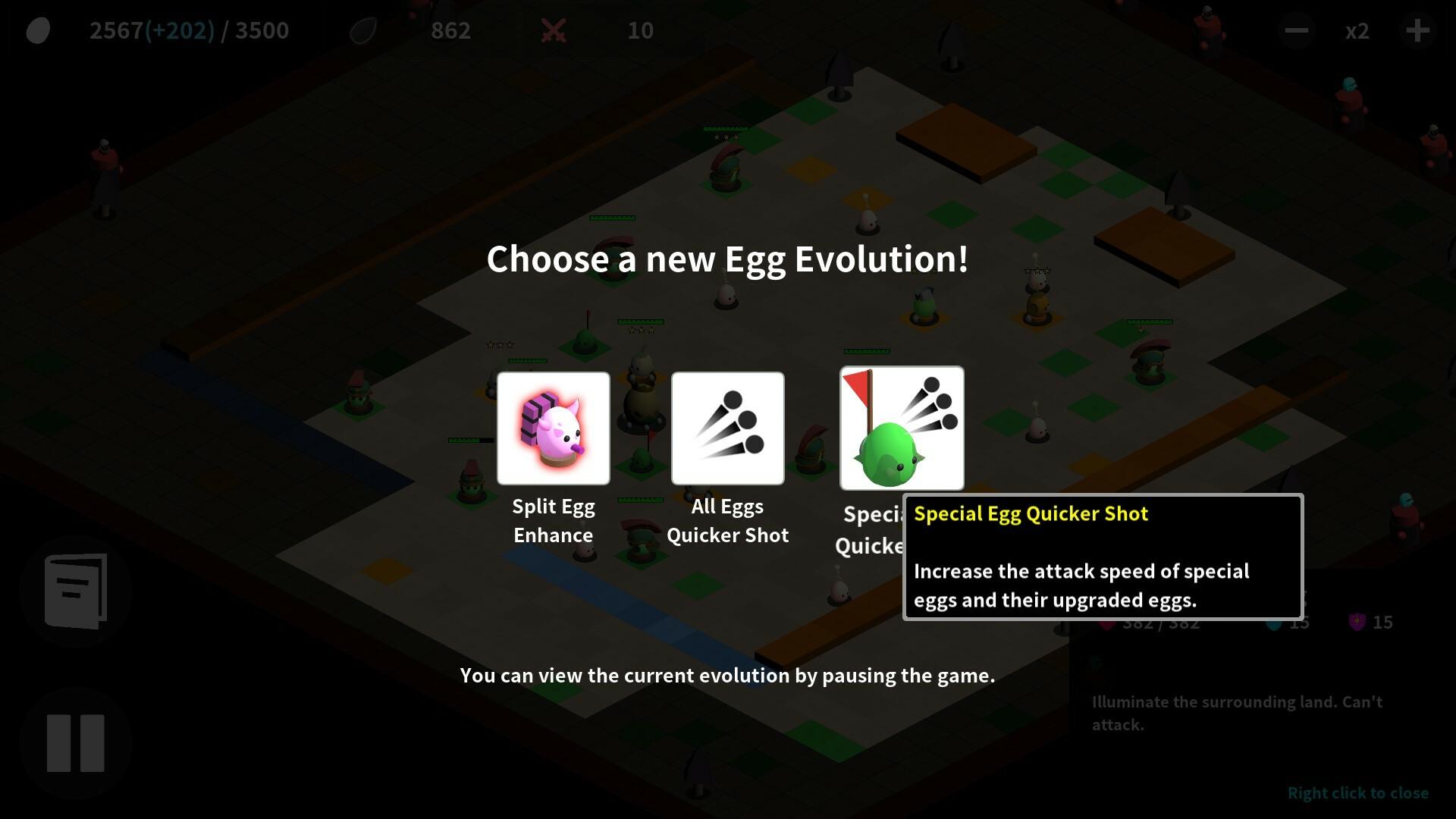Viewport: 1456px width, 819px height.
Task: Click the x2 speed indicator
Action: (1357, 30)
